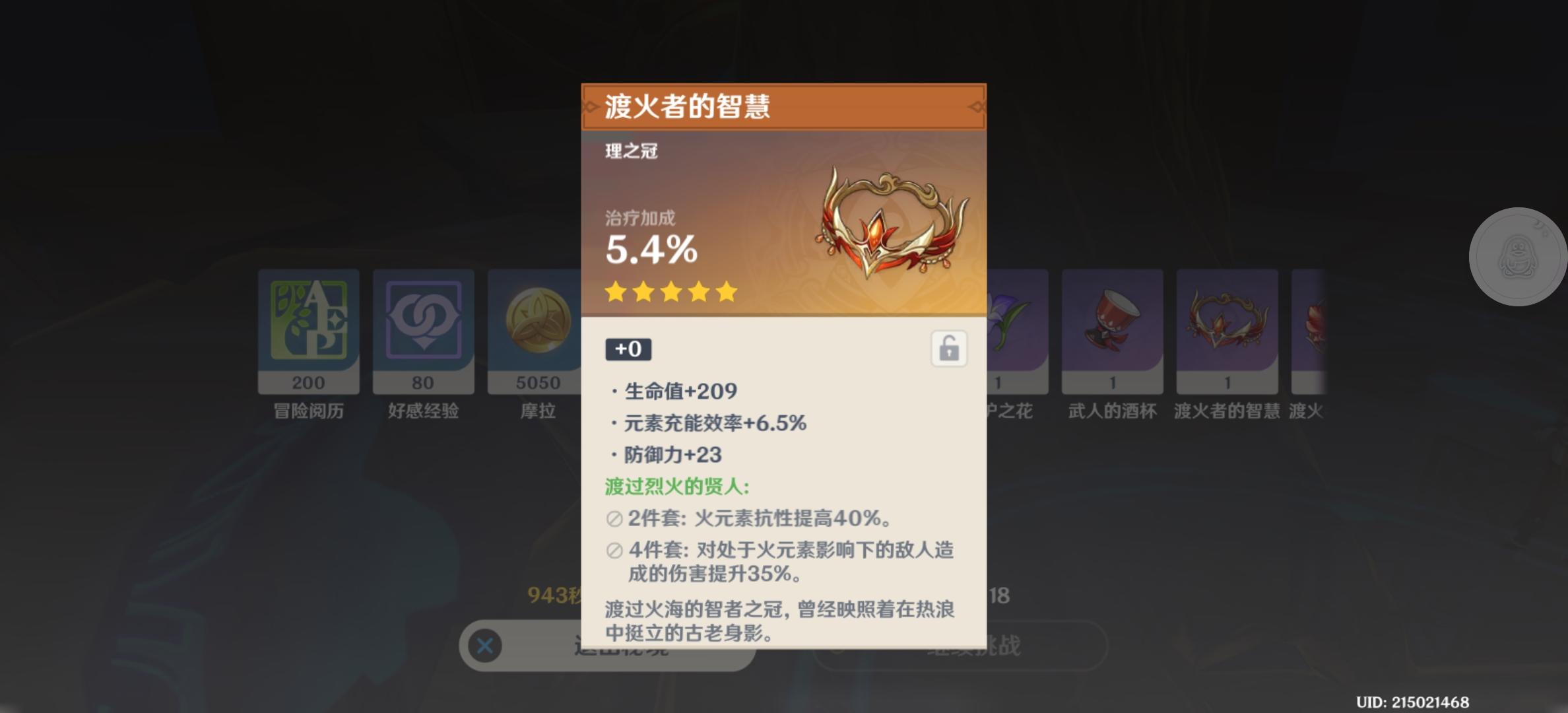Image resolution: width=1568 pixels, height=713 pixels.
Task: Select the 渡火者的智慧 title header
Action: [x=686, y=106]
